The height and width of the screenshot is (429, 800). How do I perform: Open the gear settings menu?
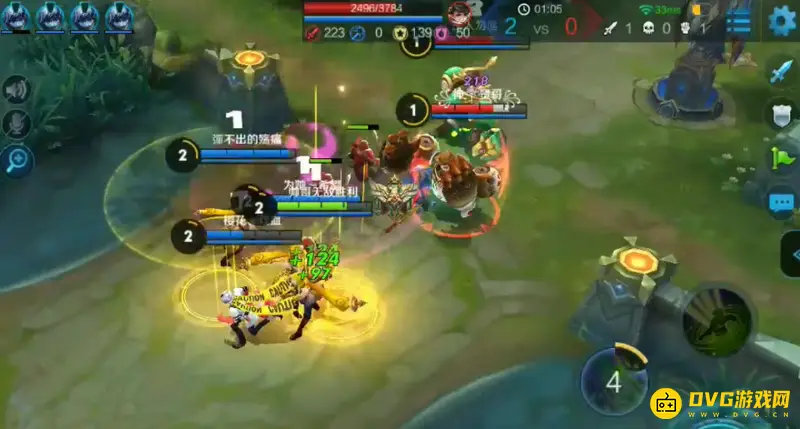782,21
